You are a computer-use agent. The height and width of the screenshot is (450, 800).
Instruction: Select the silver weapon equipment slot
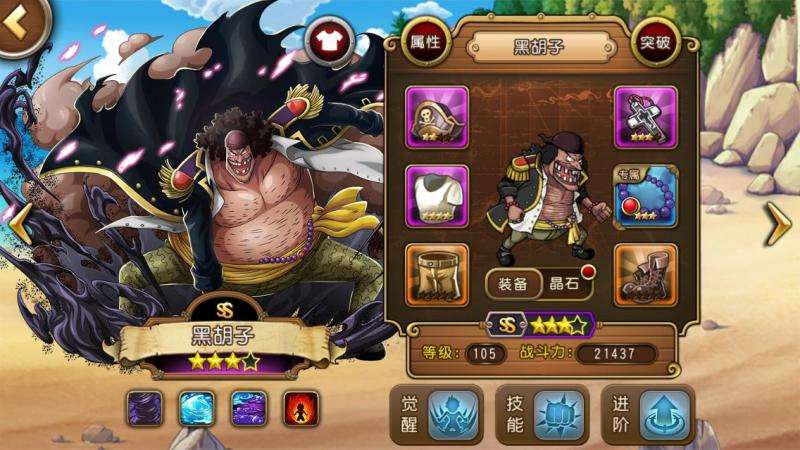point(645,115)
